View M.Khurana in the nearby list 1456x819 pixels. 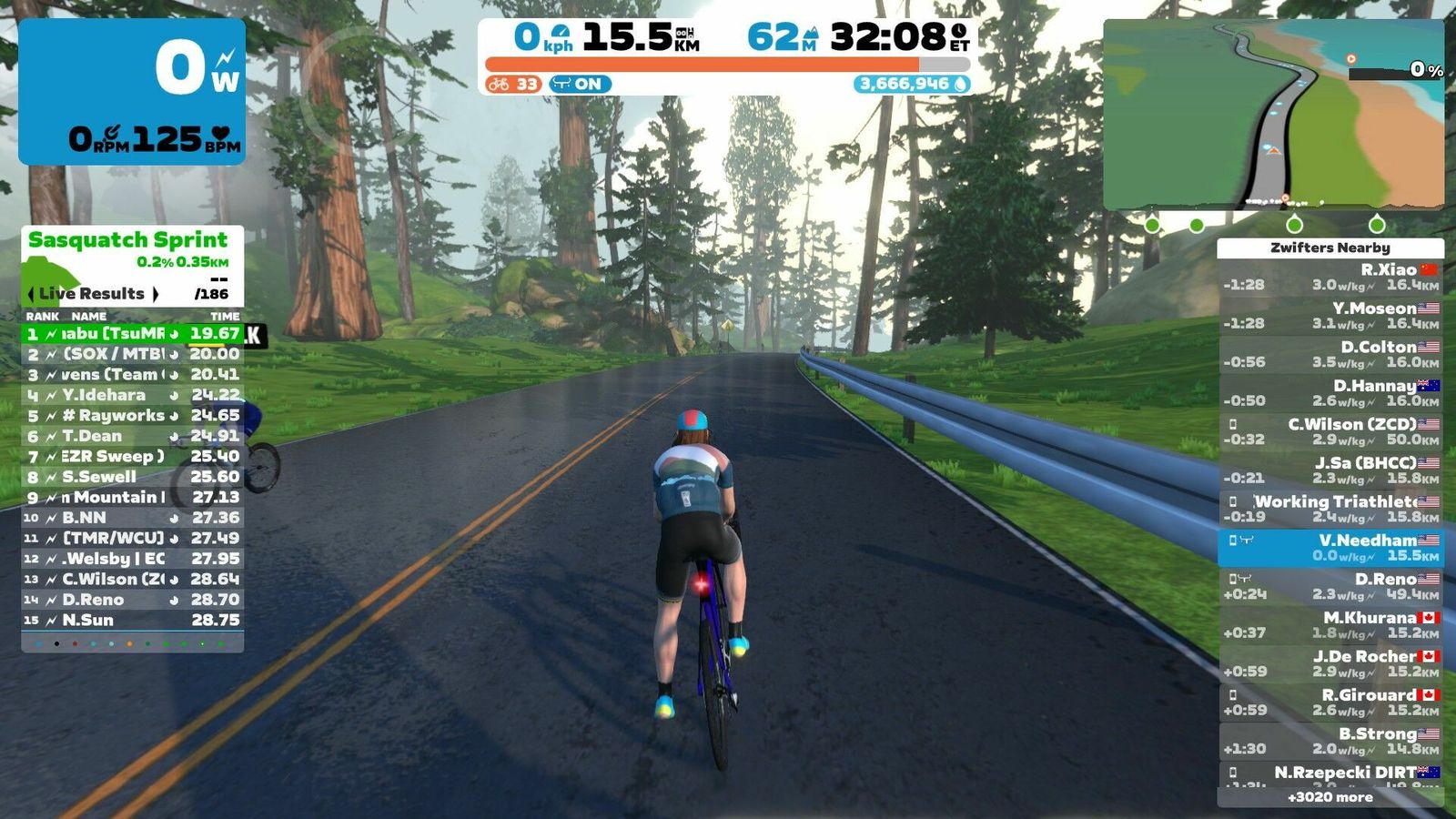[x=1330, y=624]
